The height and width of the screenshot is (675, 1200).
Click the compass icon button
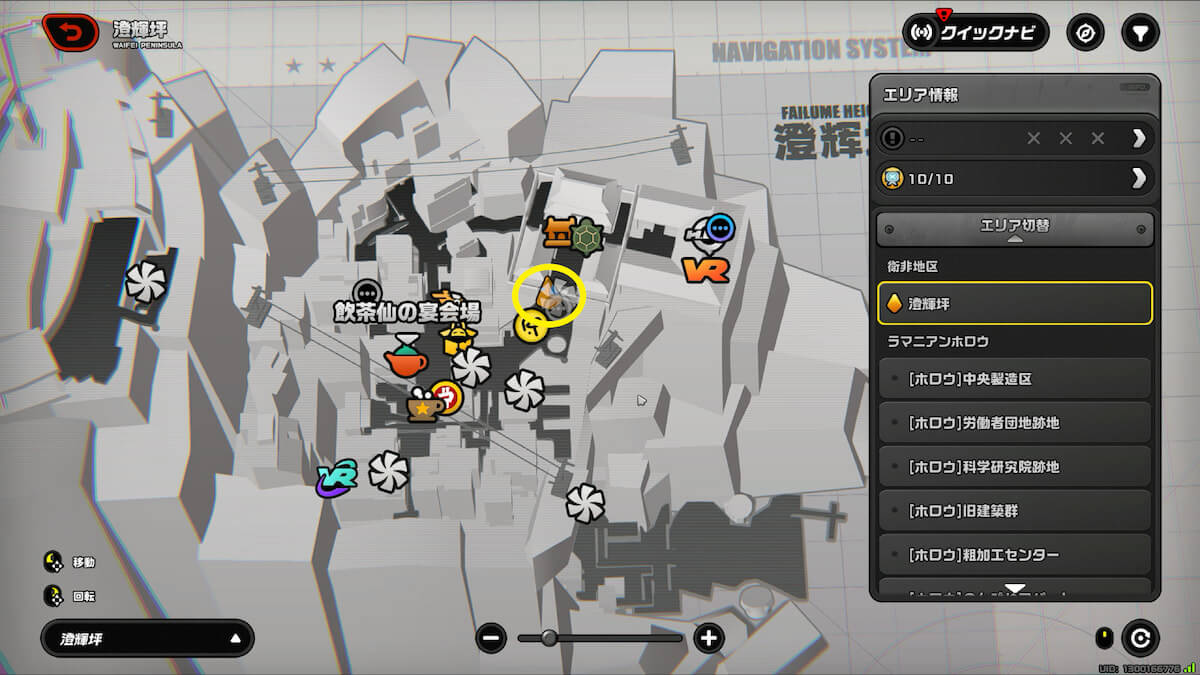click(1085, 33)
